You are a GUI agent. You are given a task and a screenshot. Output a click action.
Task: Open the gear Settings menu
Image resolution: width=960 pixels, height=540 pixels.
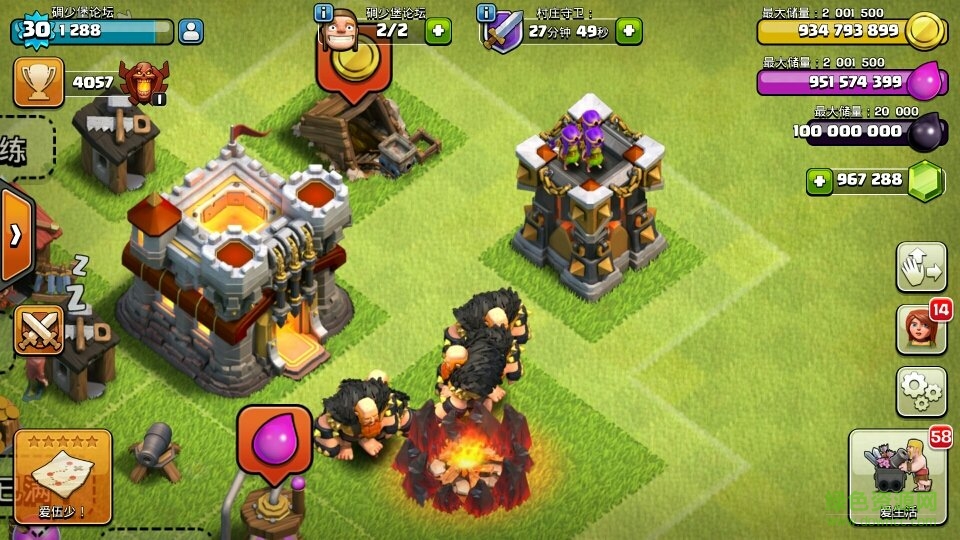(x=921, y=392)
